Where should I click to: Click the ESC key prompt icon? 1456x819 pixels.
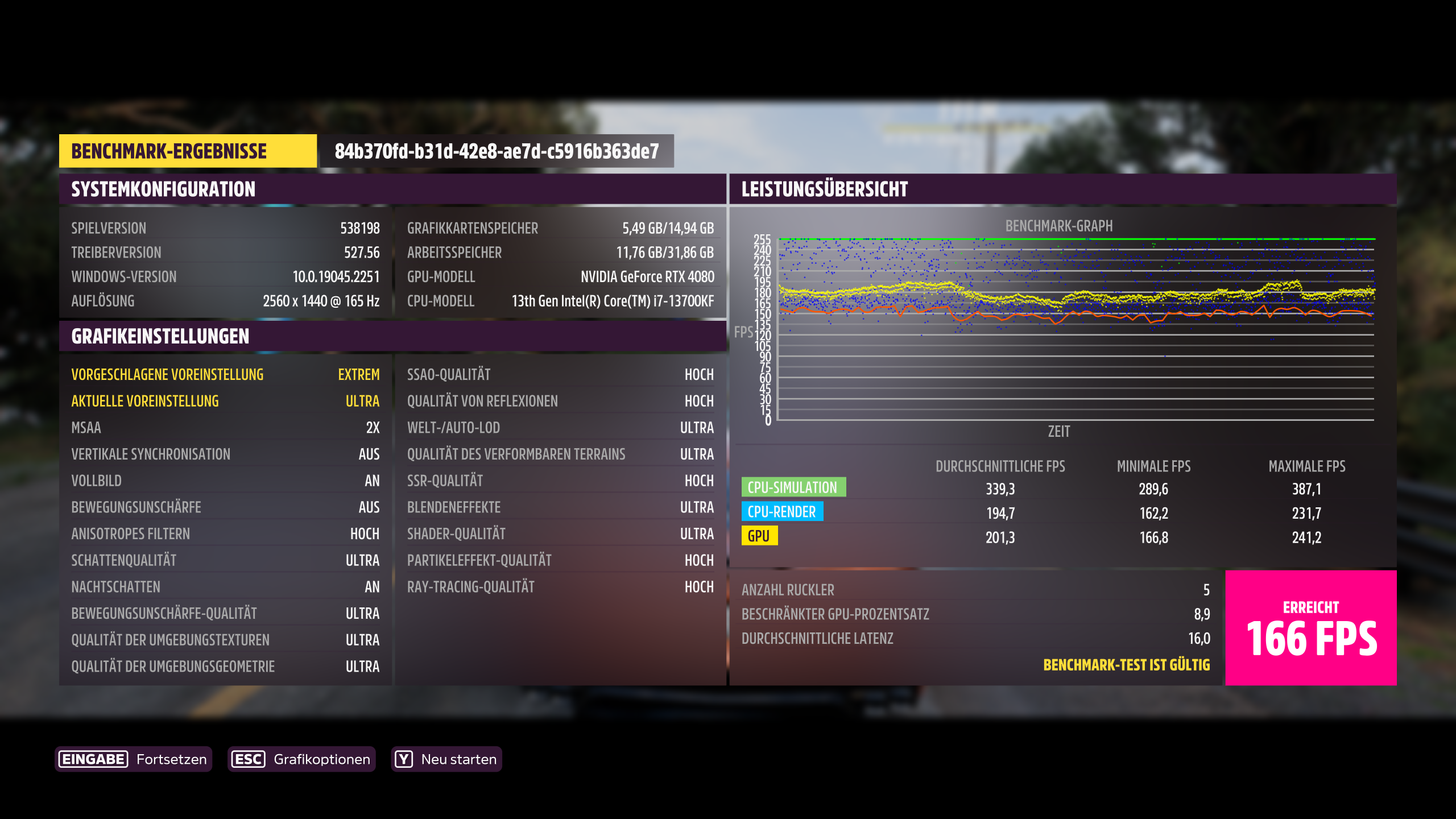click(x=249, y=758)
